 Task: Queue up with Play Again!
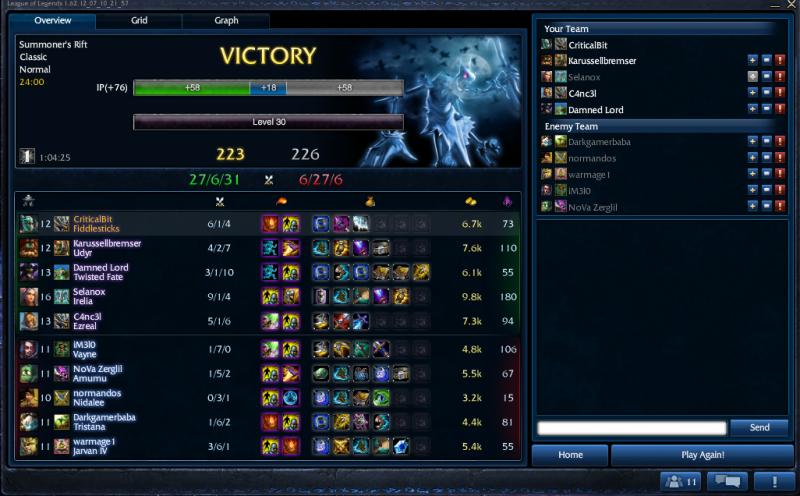[x=702, y=455]
